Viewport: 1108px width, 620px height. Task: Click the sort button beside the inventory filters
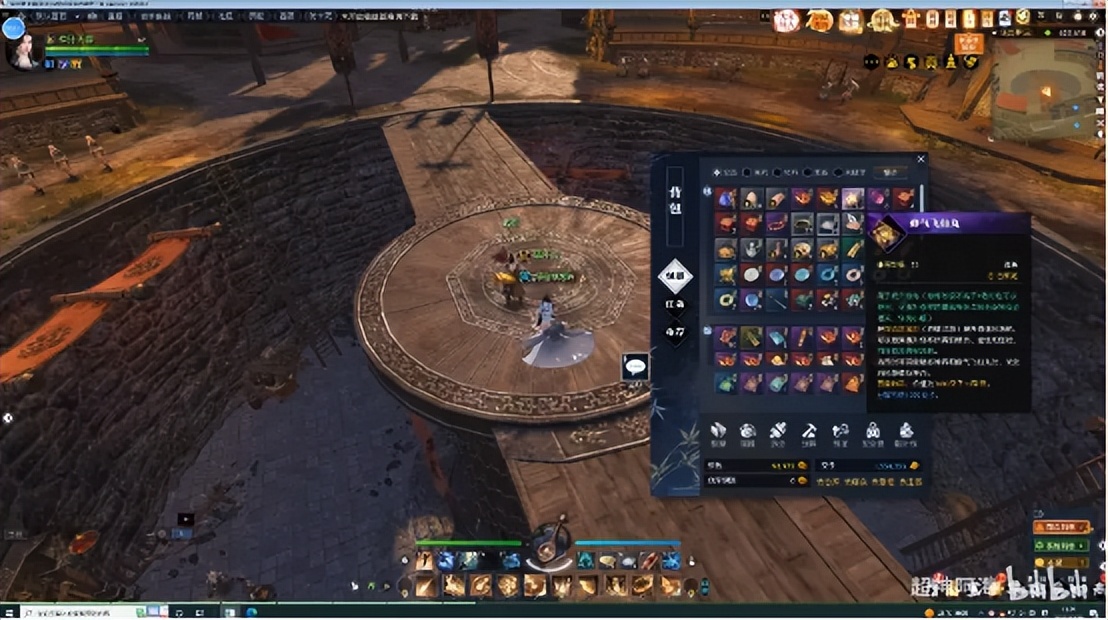point(884,173)
